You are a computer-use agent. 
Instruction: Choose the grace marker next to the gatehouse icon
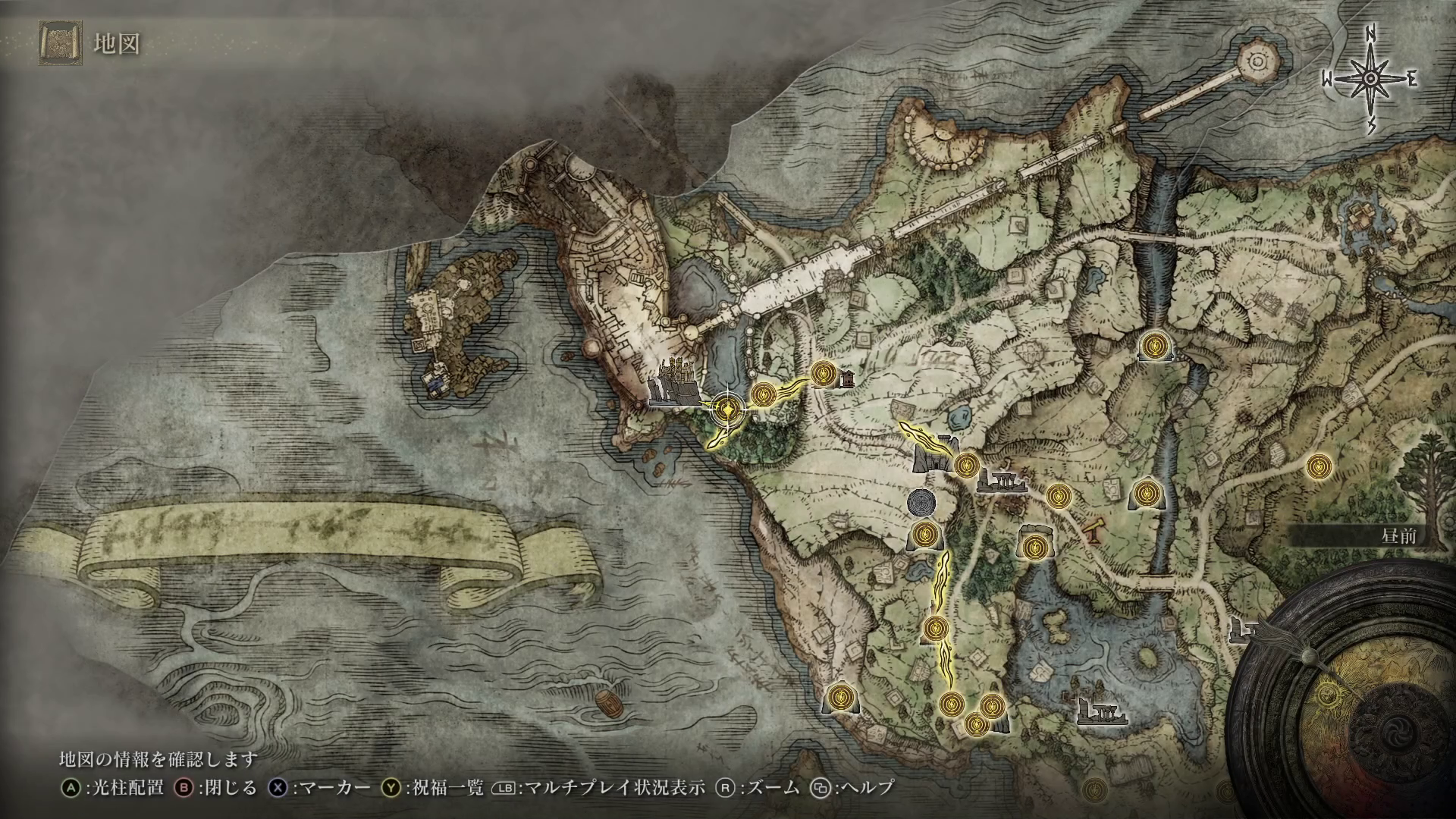point(966,465)
